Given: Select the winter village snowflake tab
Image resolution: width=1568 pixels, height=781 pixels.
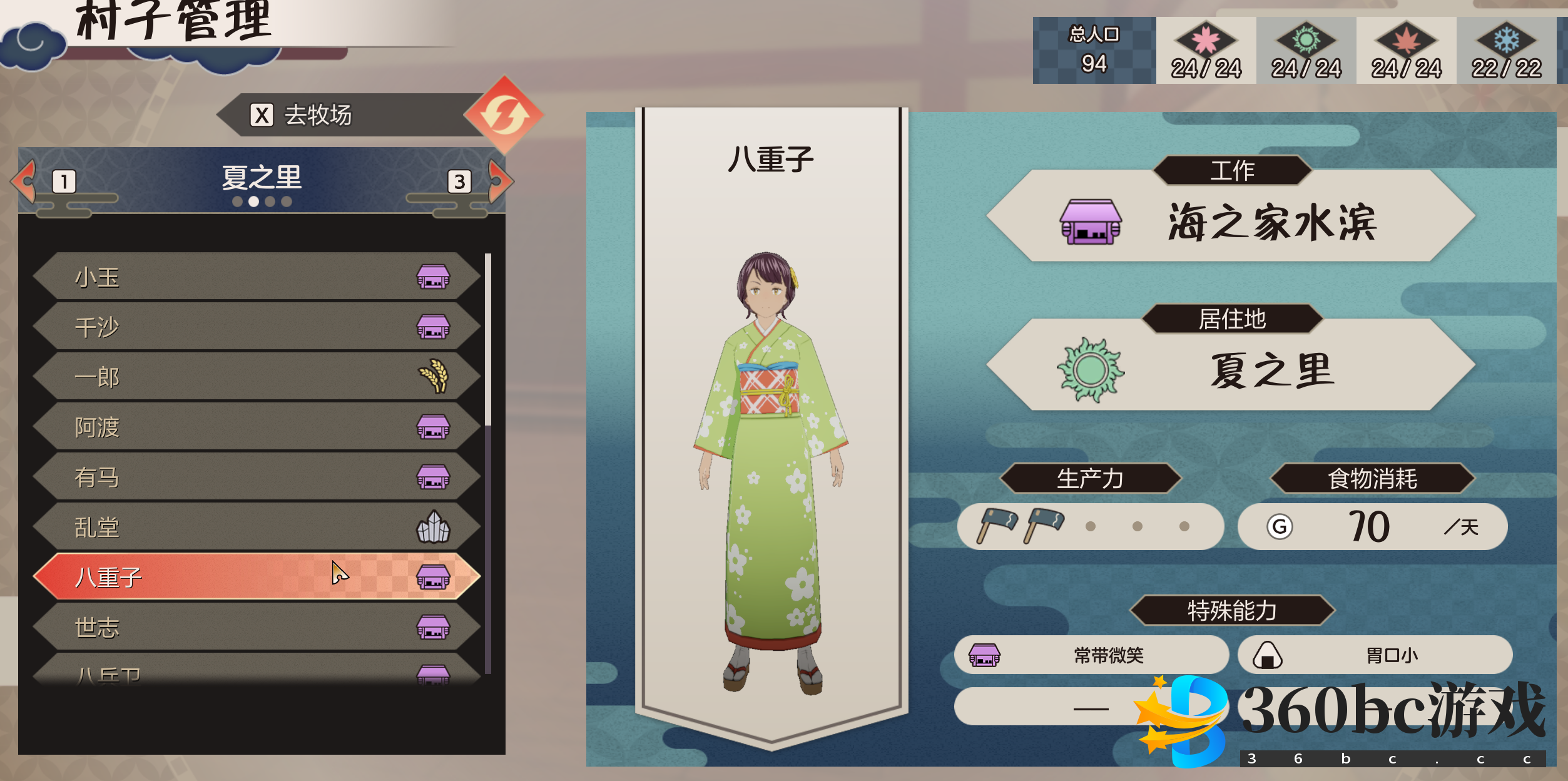Looking at the screenshot, I should [1506, 51].
